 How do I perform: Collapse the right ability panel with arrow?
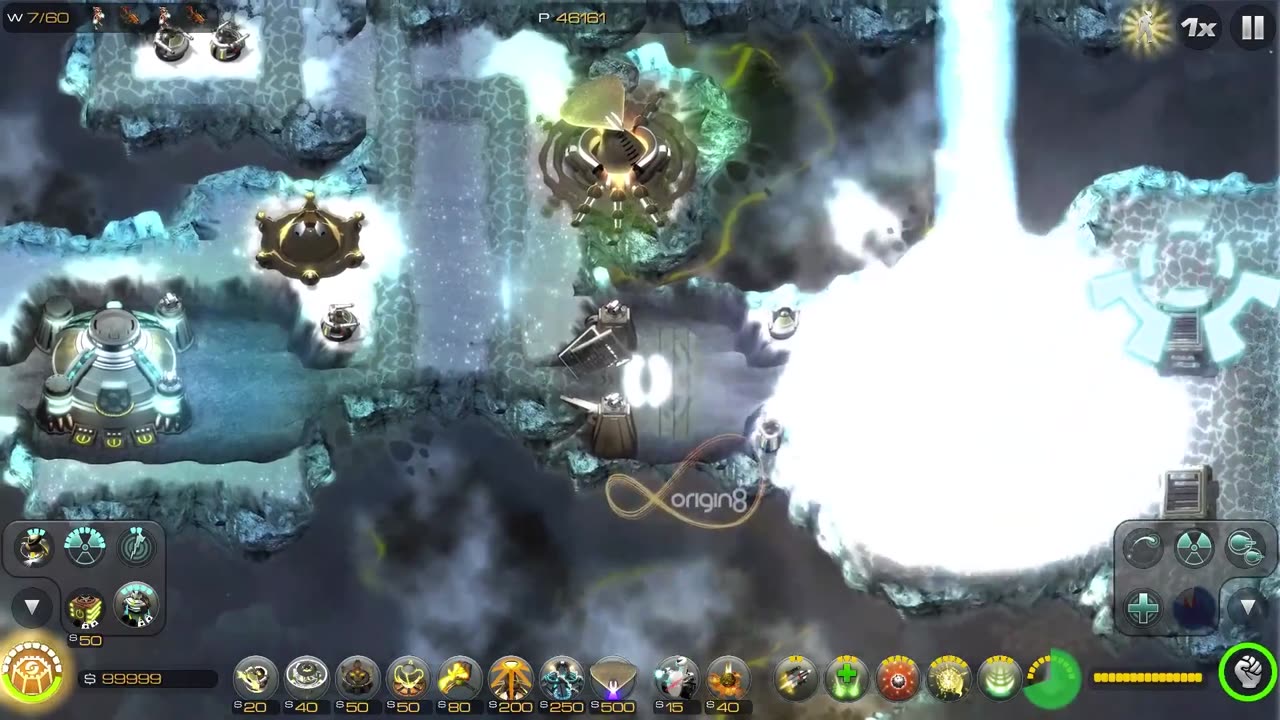pyautogui.click(x=1247, y=607)
